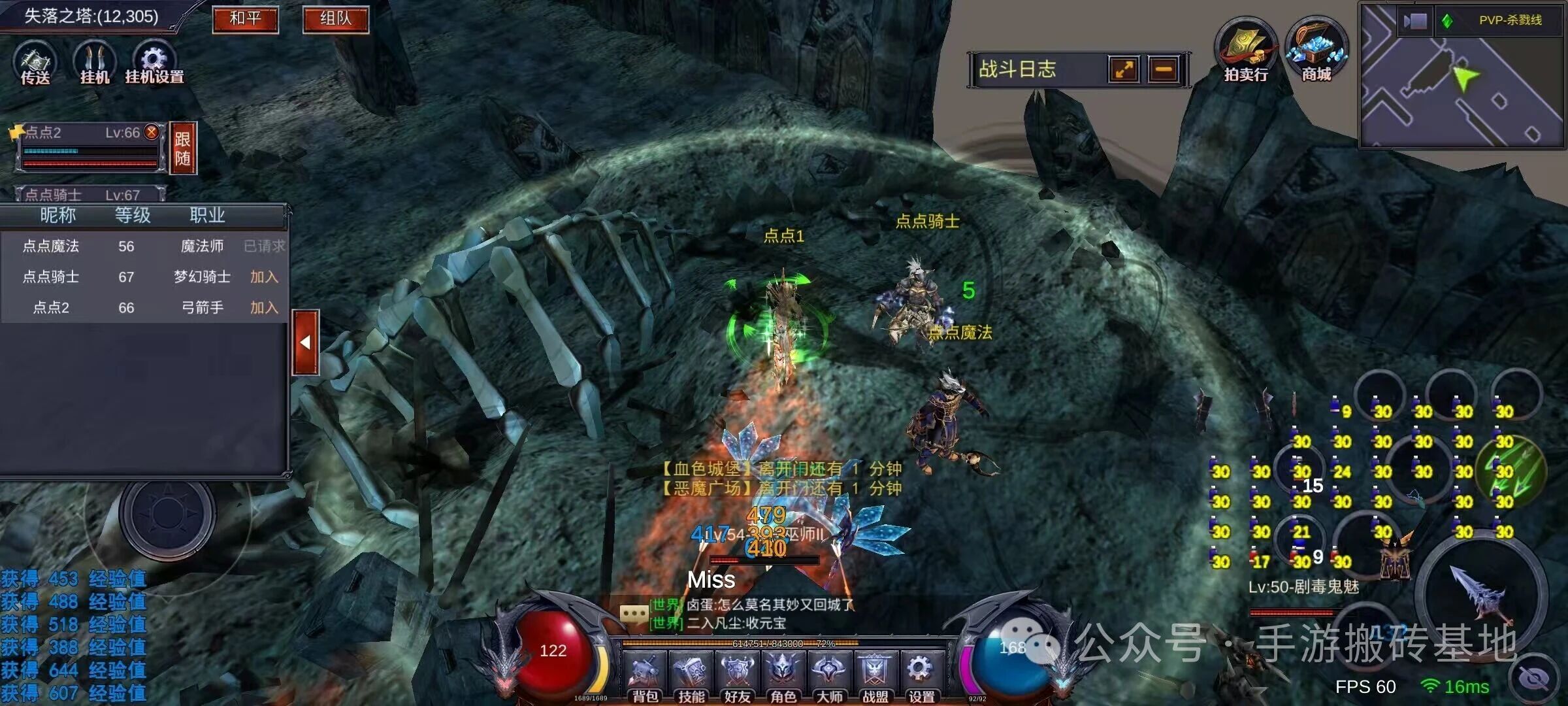Viewport: 1568px width, 706px height.
Task: Open the 技能 skills menu
Action: point(691,676)
